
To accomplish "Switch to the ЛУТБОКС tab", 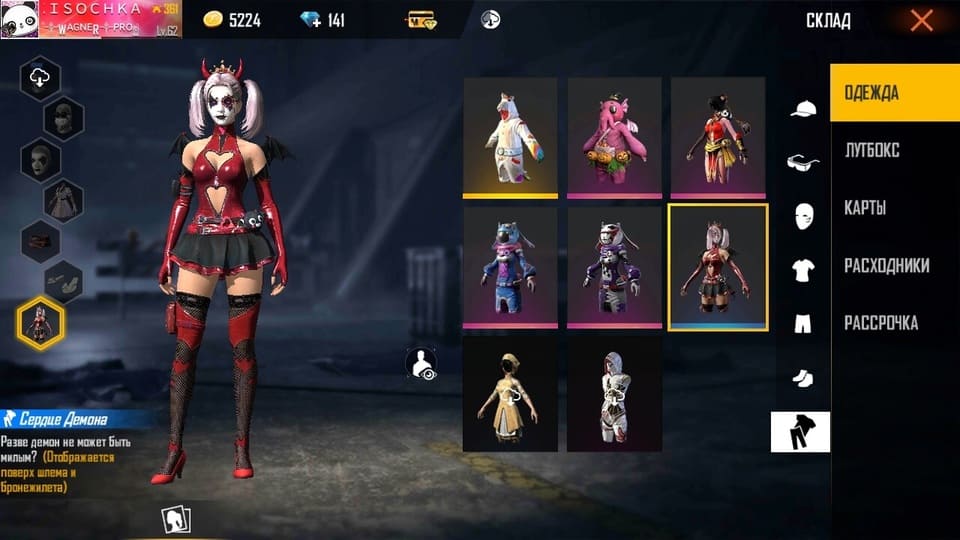I will pos(871,150).
